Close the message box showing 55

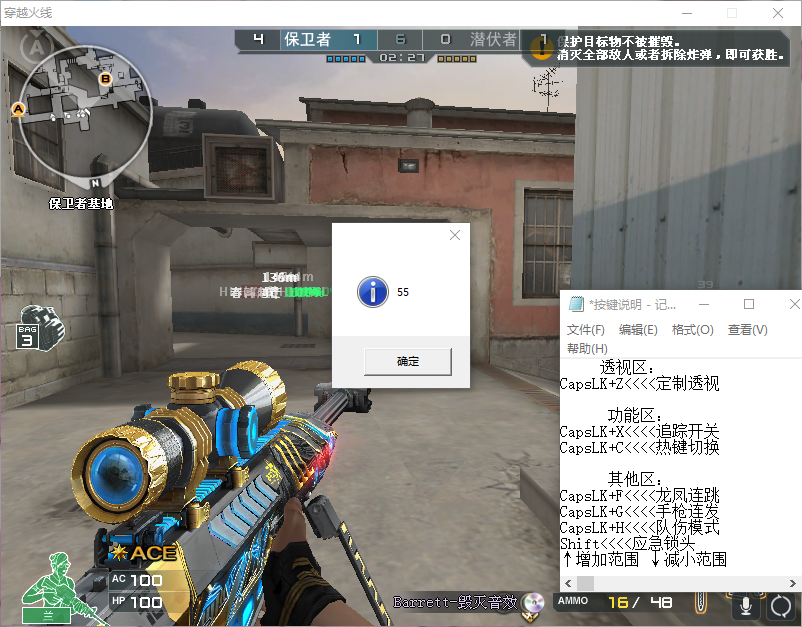pyautogui.click(x=455, y=236)
